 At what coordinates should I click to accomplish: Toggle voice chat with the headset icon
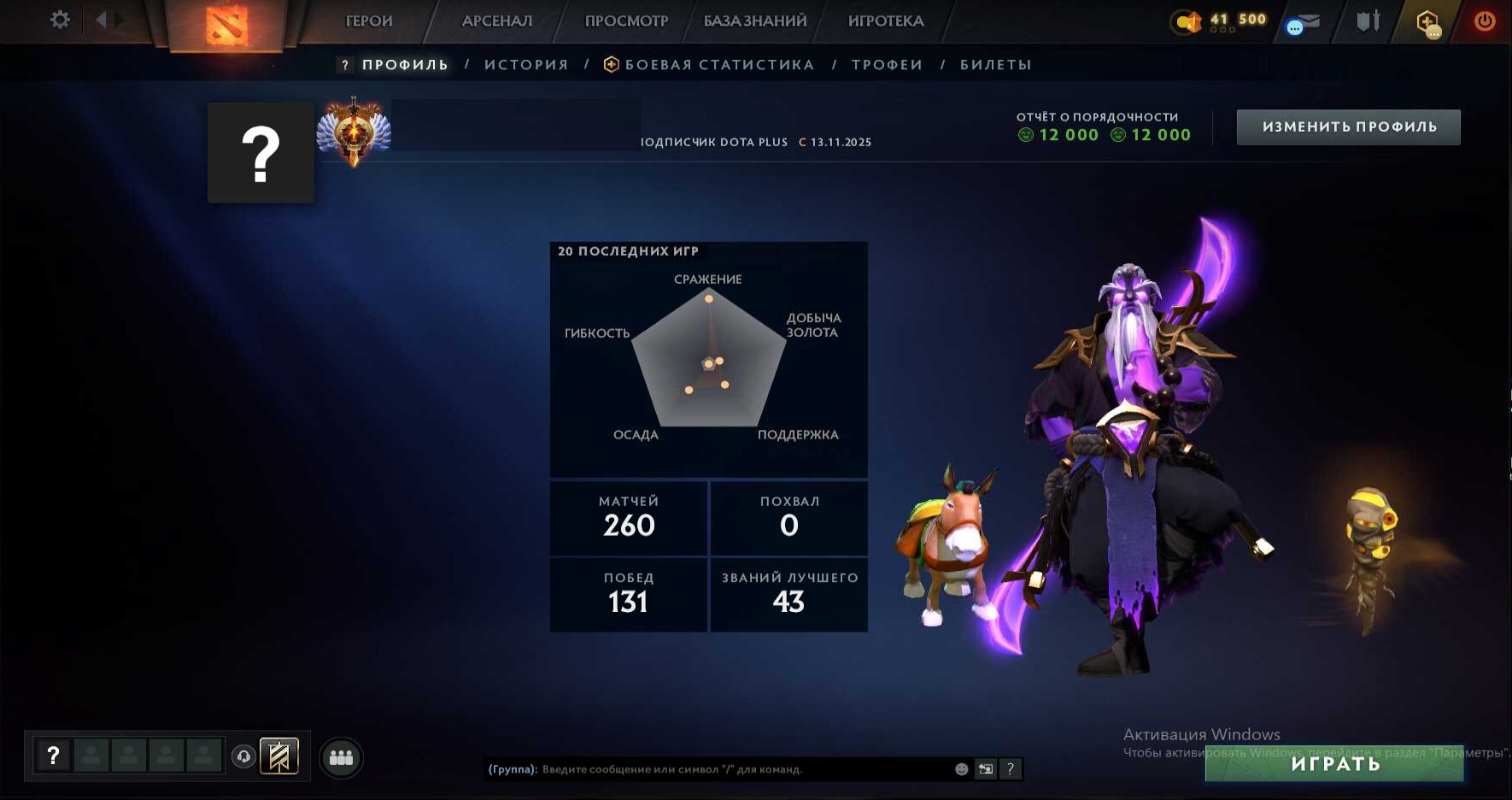pos(243,757)
